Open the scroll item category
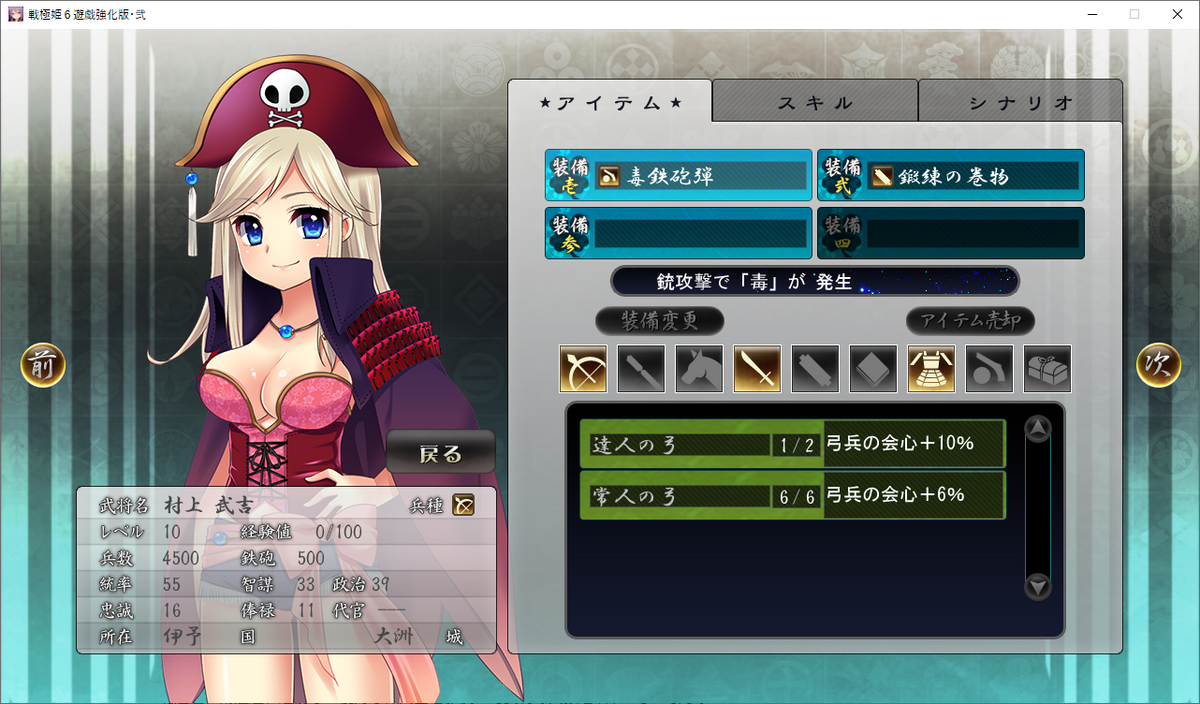 (x=816, y=369)
